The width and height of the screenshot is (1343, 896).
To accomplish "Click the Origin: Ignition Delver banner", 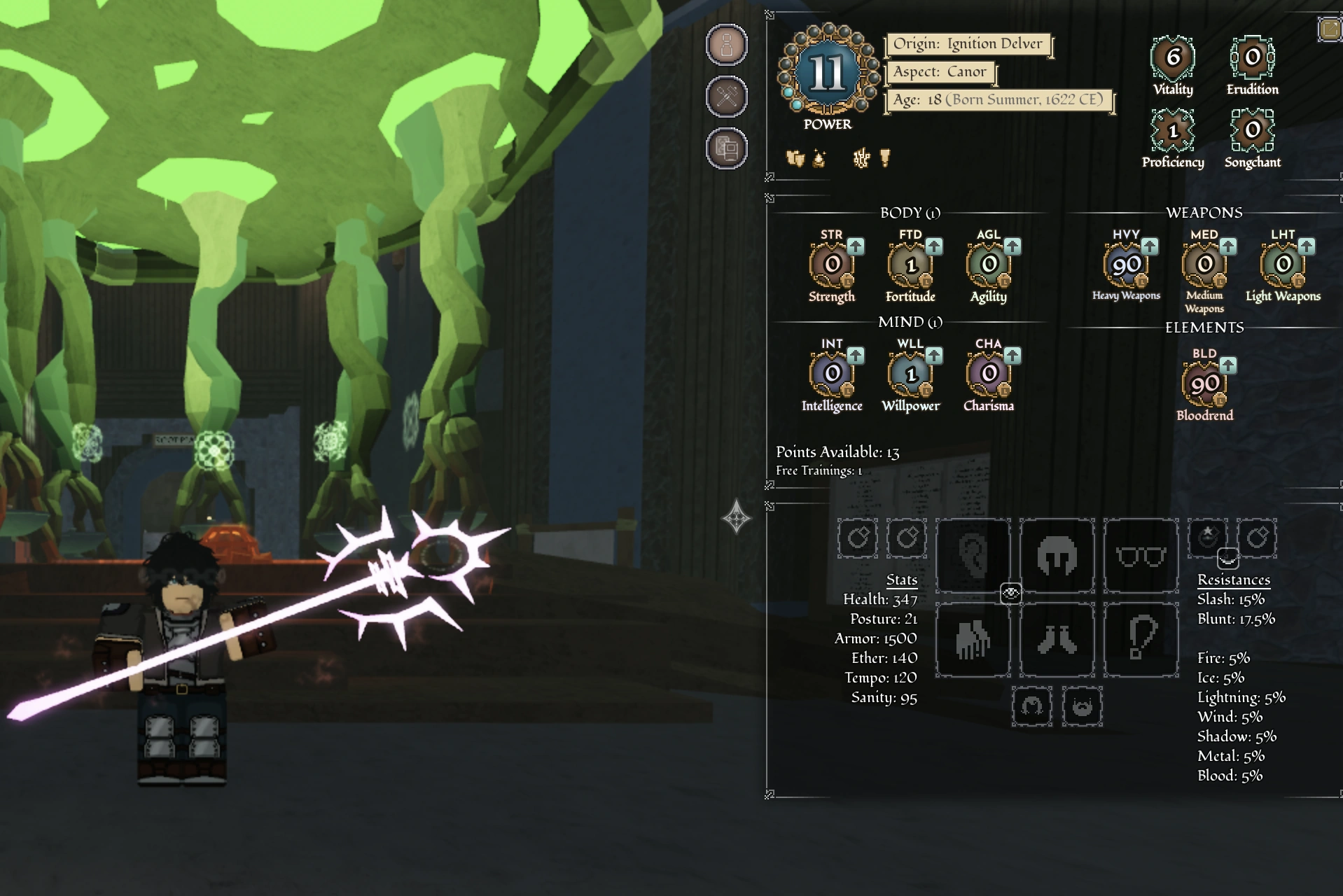I will coord(968,43).
